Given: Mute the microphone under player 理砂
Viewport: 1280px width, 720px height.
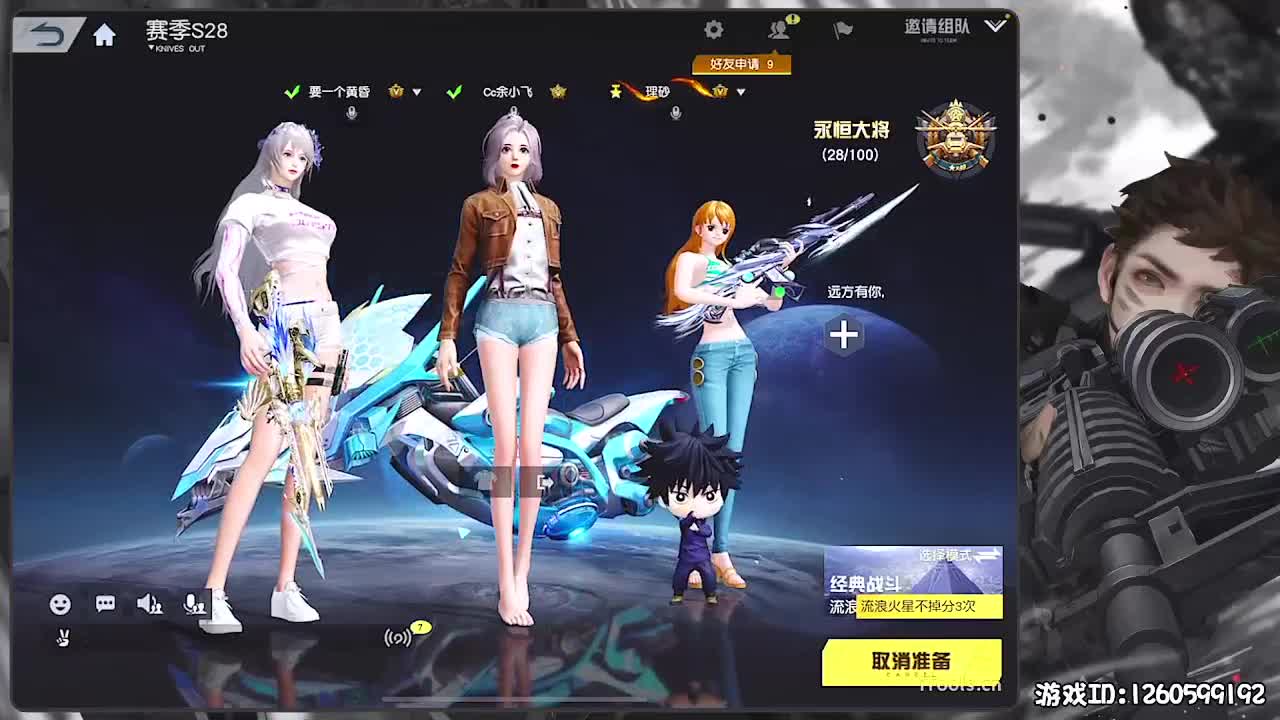Looking at the screenshot, I should (675, 112).
